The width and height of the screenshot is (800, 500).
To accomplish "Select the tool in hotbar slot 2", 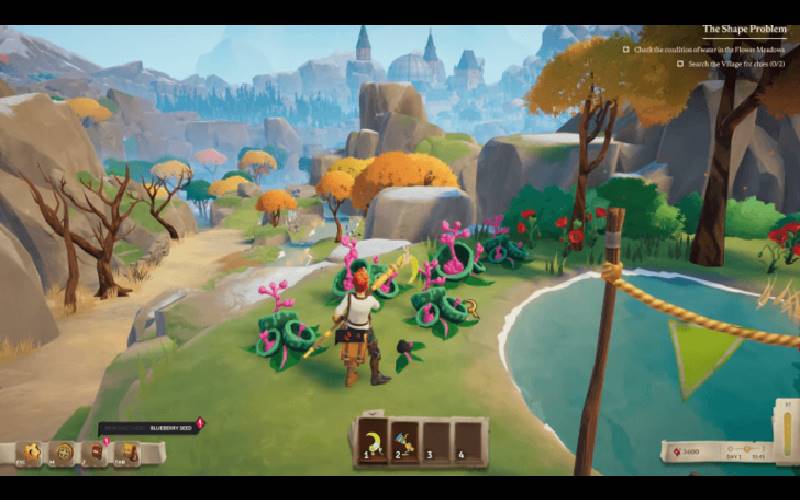I will coord(404,440).
